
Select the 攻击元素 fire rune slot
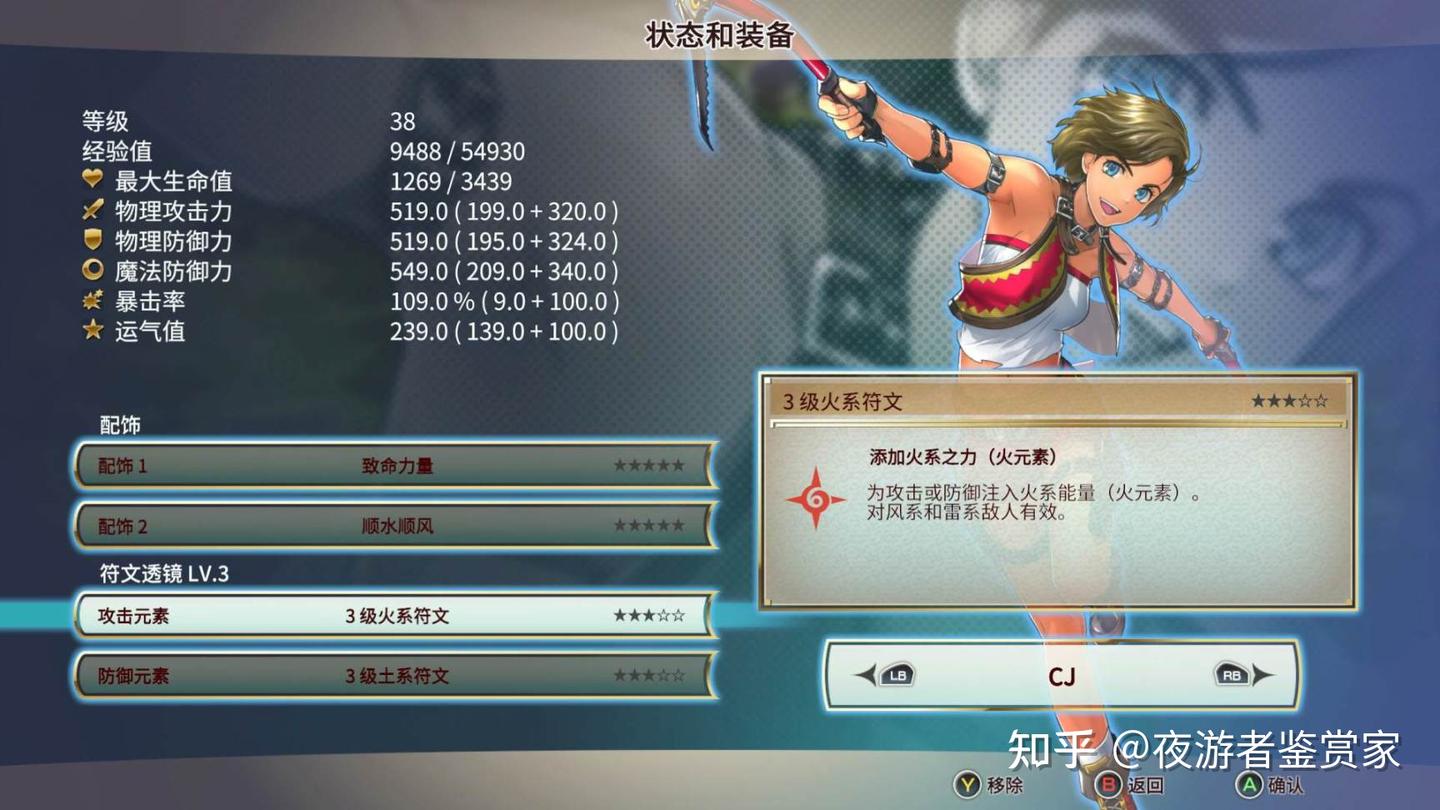tap(396, 616)
